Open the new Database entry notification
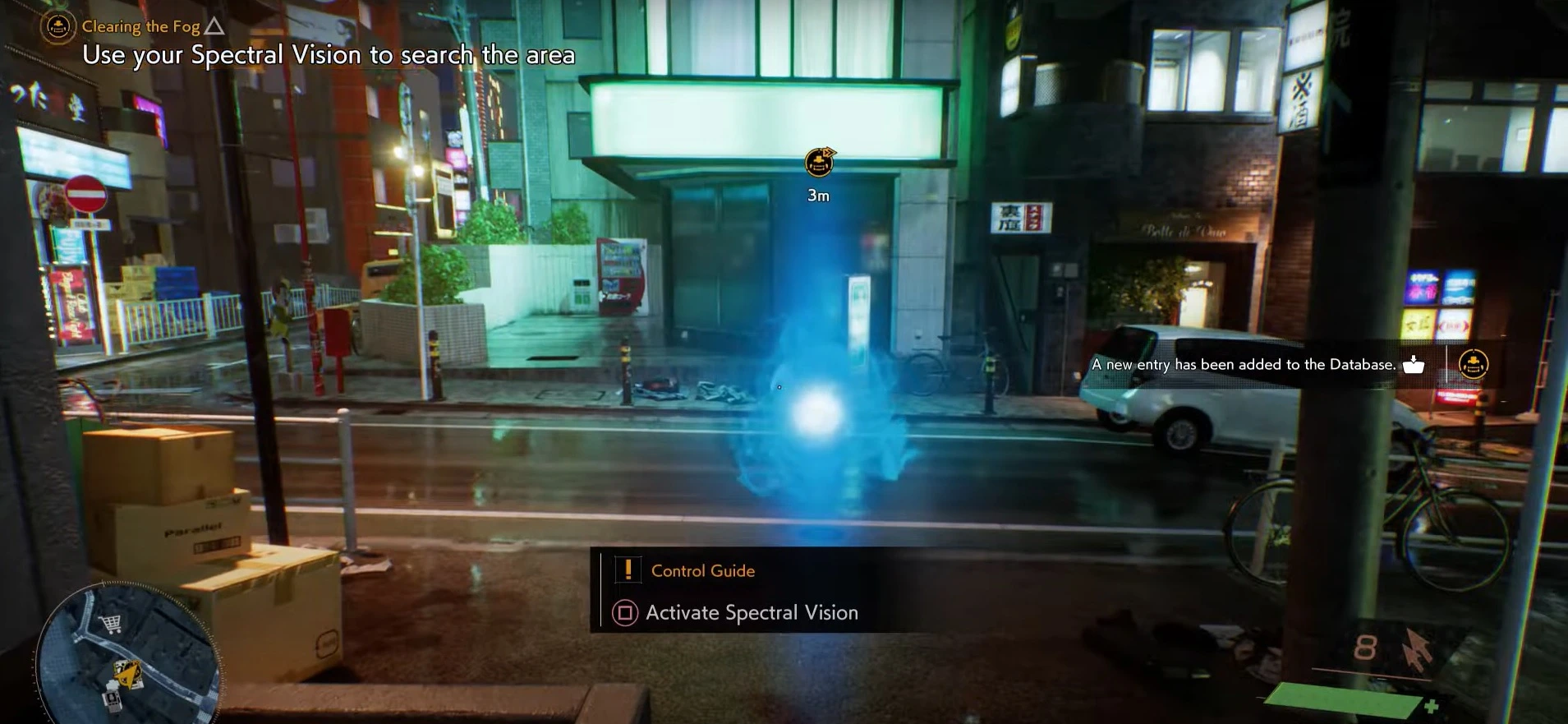The image size is (1568, 724). point(1244,365)
